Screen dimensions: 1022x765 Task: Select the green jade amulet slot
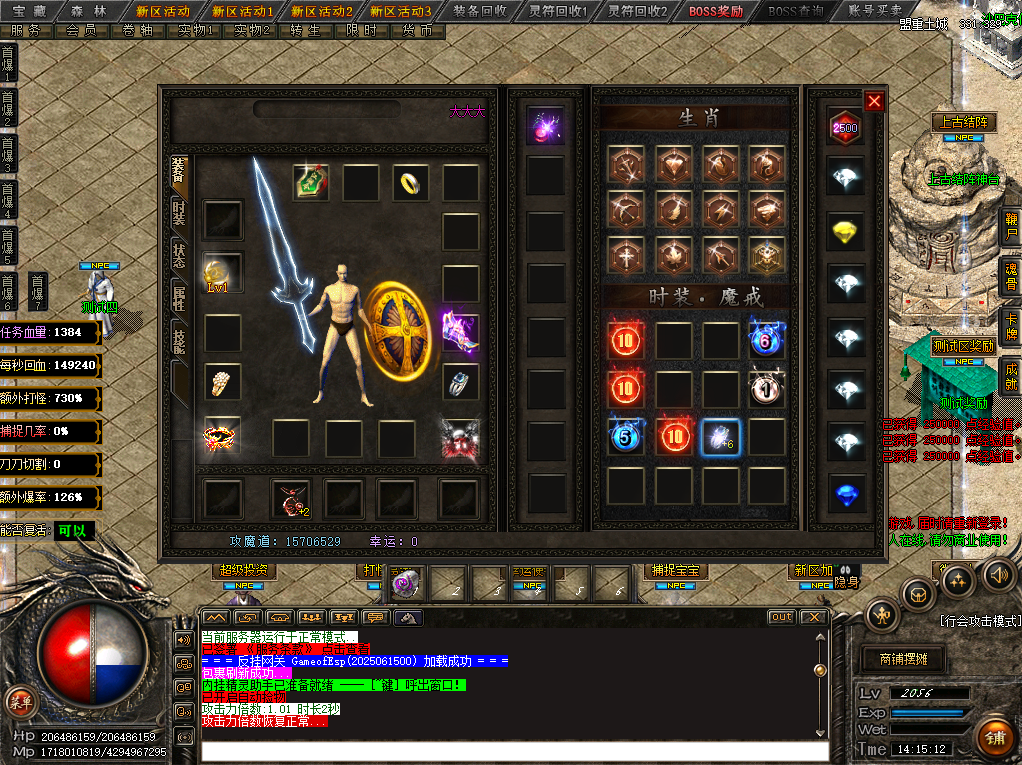[x=311, y=182]
